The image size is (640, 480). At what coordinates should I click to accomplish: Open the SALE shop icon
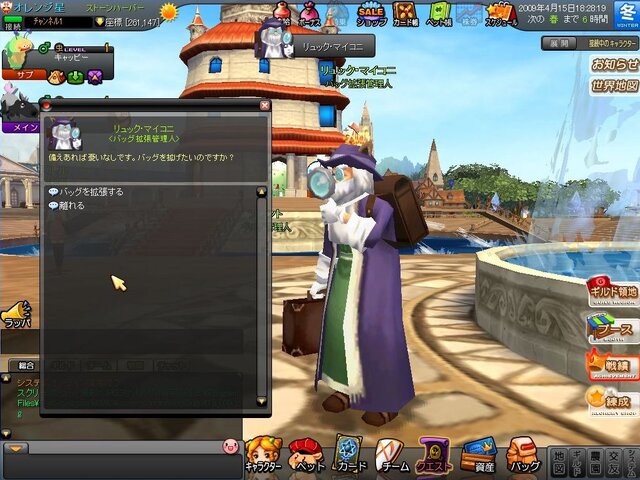click(x=371, y=15)
